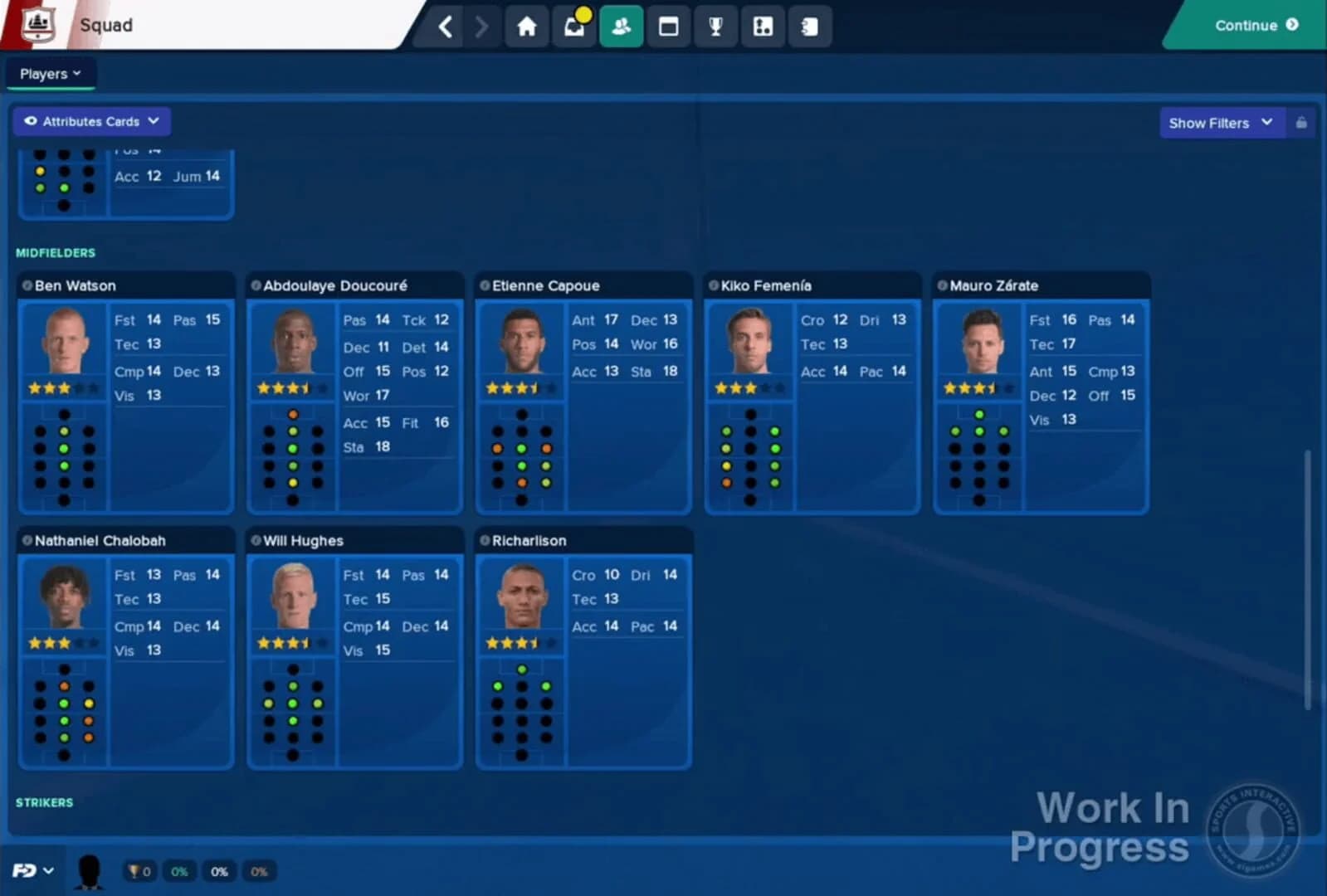The height and width of the screenshot is (896, 1327).
Task: Open the FD menu in the bottom bar
Action: click(31, 869)
